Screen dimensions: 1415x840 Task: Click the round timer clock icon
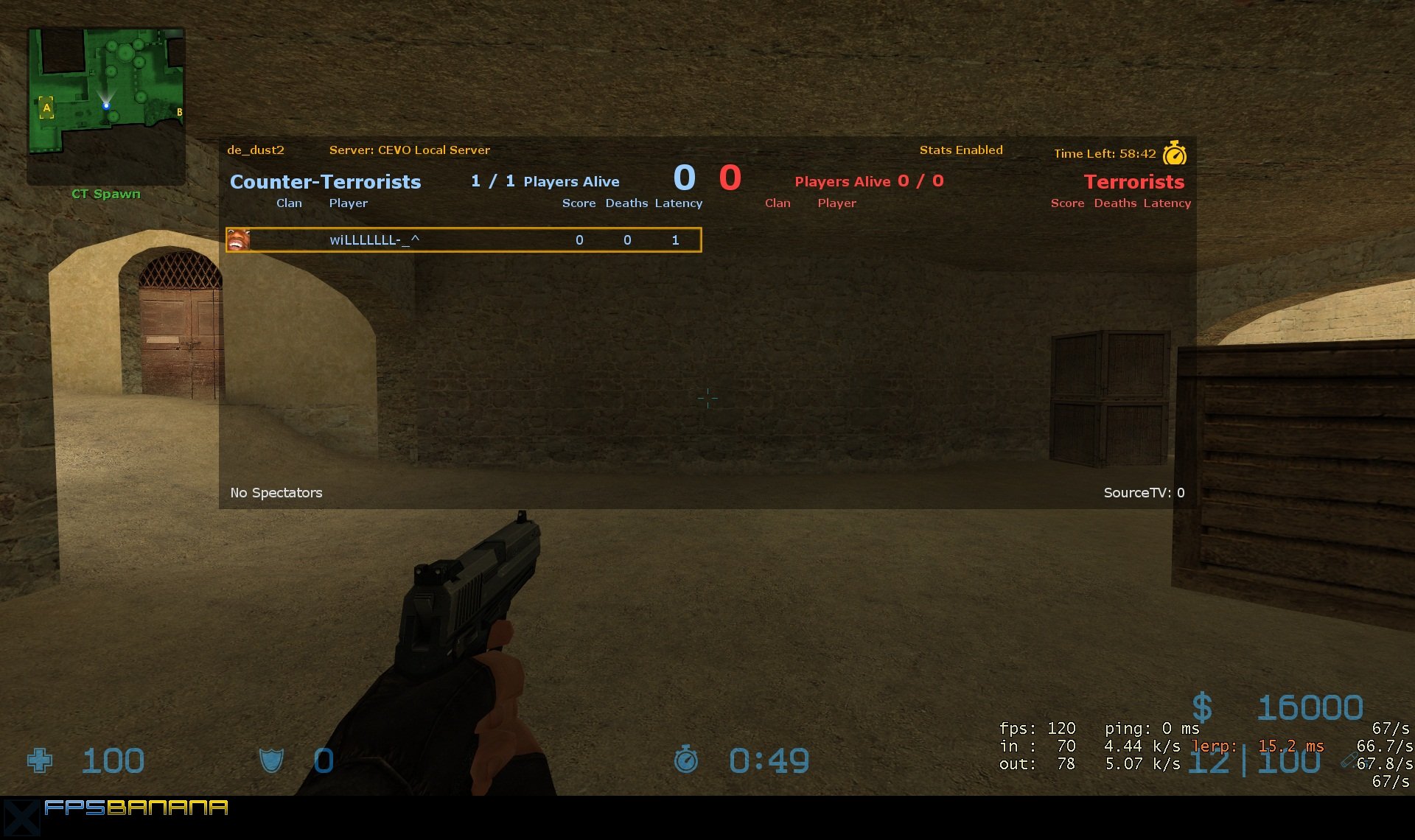(685, 760)
